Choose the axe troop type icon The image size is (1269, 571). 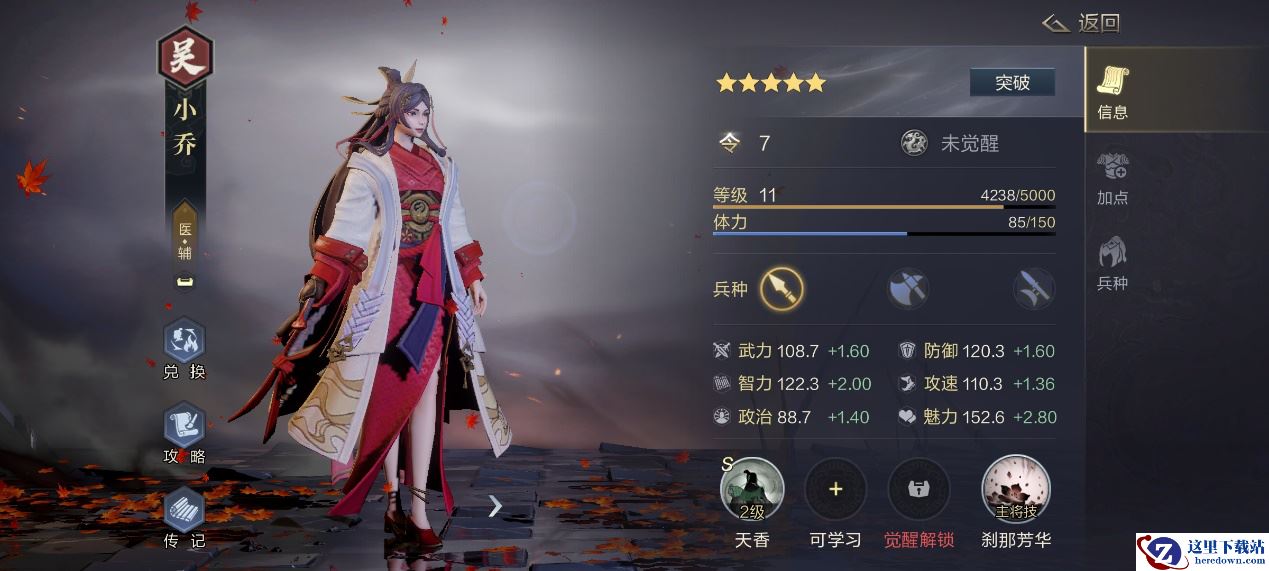point(908,289)
